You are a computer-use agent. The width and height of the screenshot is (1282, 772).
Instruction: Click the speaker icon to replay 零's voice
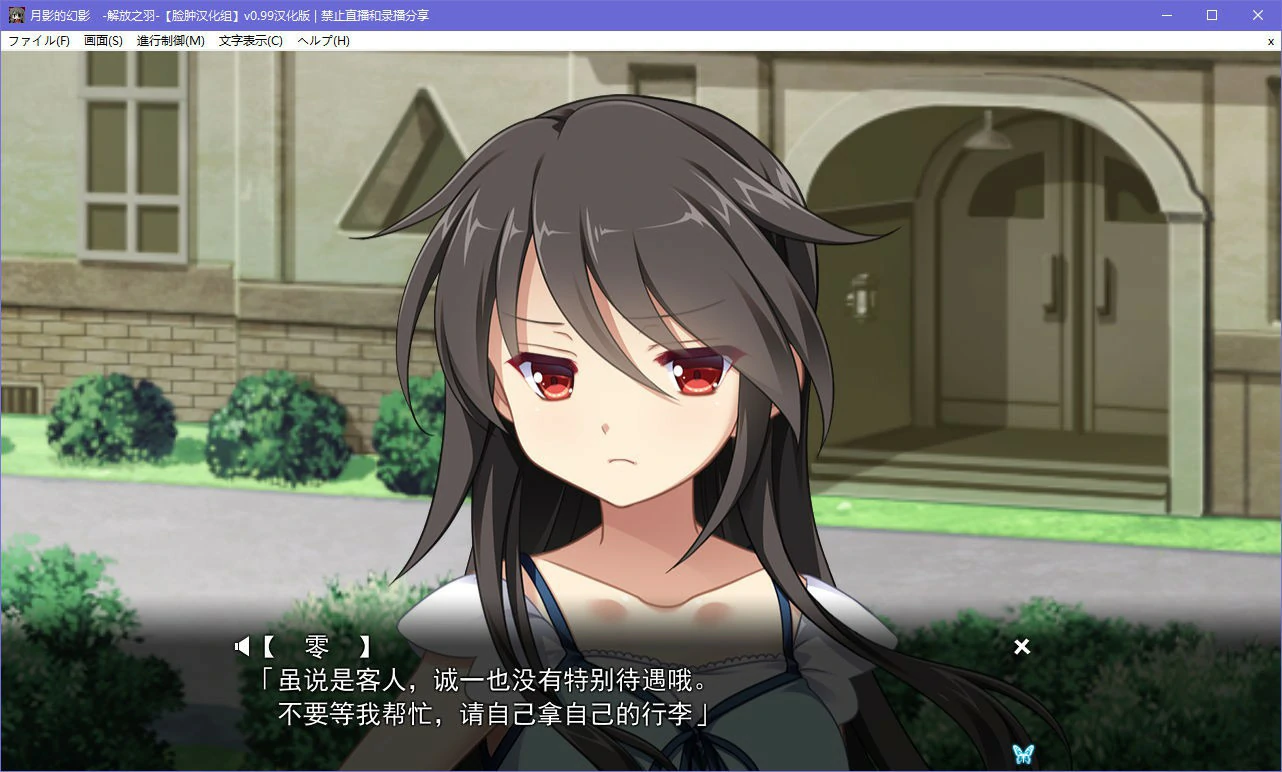pos(242,646)
